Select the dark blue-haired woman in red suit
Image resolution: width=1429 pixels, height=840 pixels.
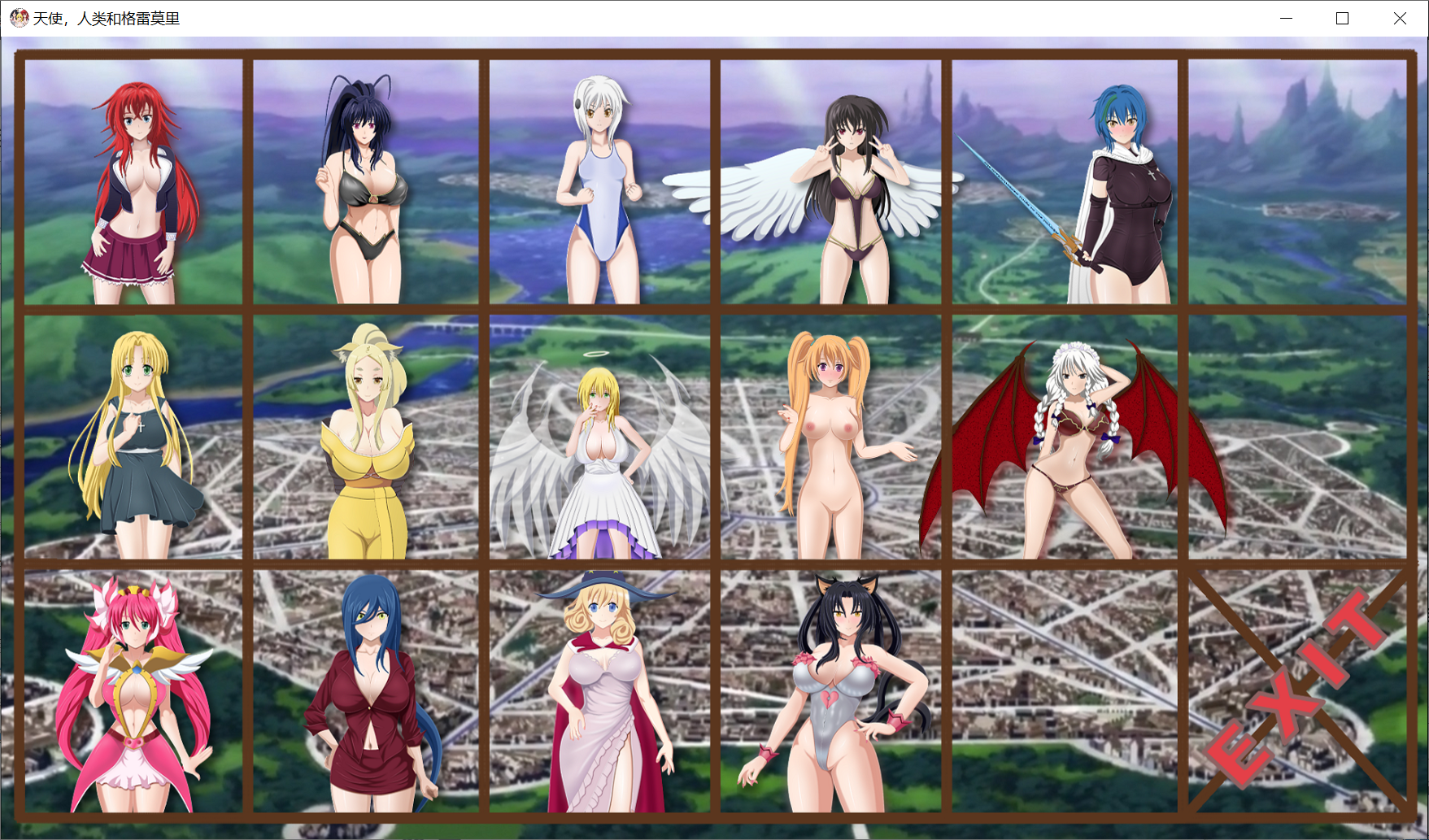[365, 691]
